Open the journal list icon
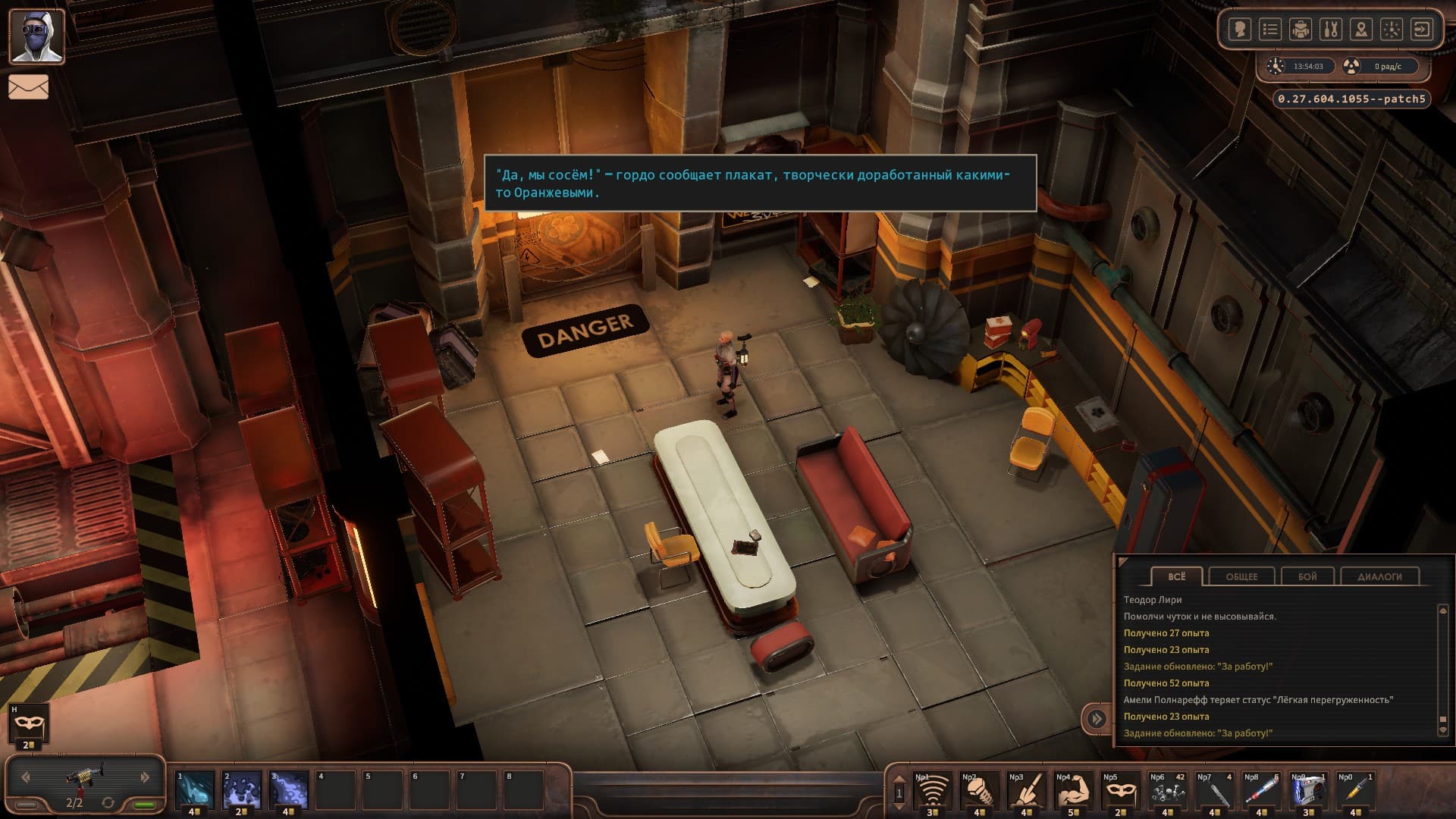The width and height of the screenshot is (1456, 819). pos(1270,30)
